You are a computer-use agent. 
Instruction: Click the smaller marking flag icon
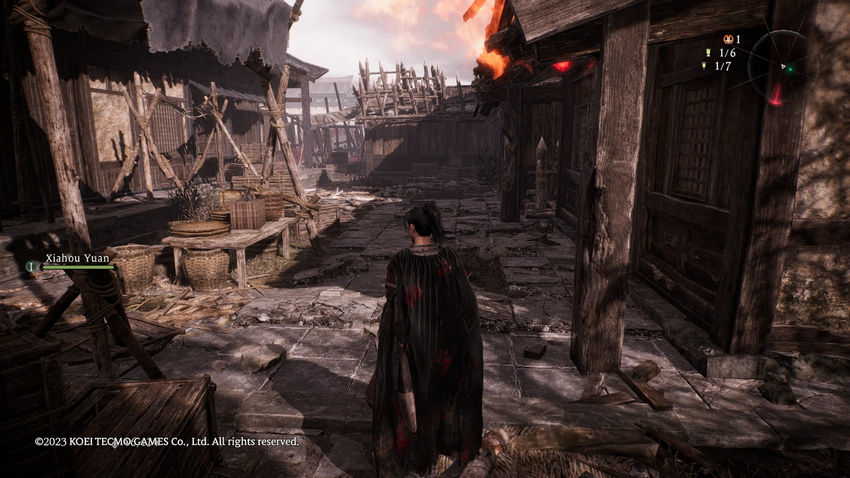pyautogui.click(x=705, y=66)
